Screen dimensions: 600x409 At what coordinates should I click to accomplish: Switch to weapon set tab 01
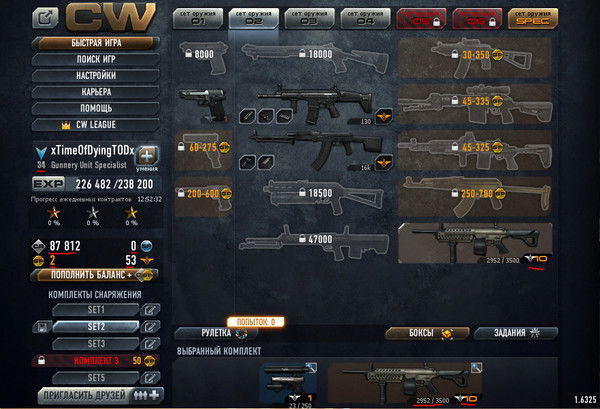197,18
